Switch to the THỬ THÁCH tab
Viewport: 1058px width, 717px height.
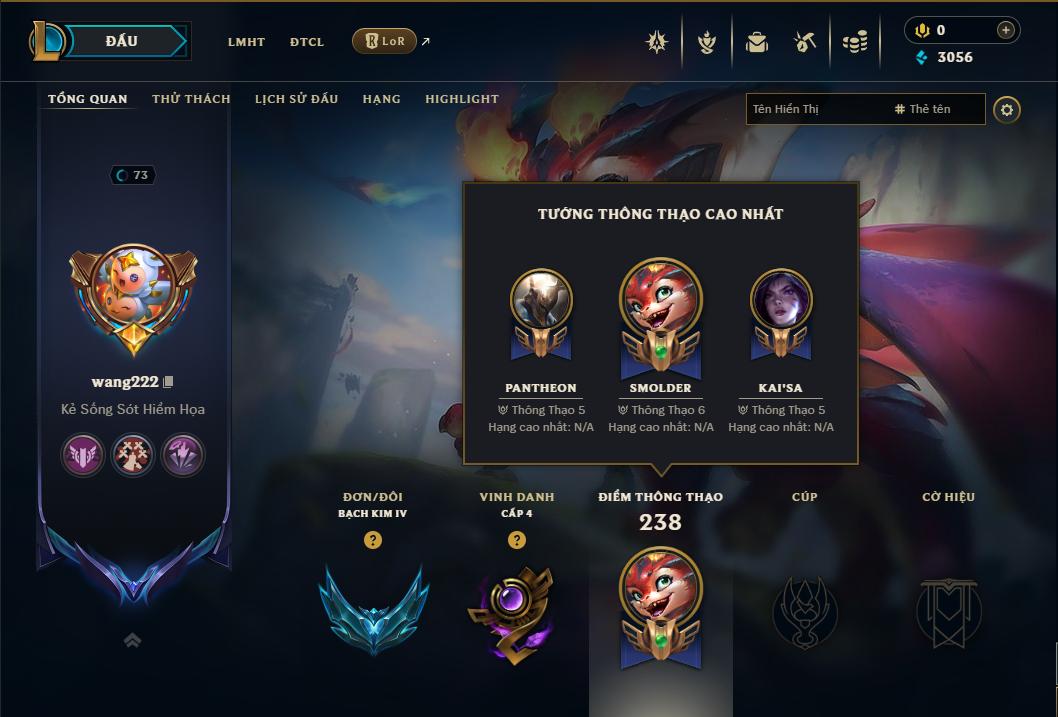pos(191,99)
